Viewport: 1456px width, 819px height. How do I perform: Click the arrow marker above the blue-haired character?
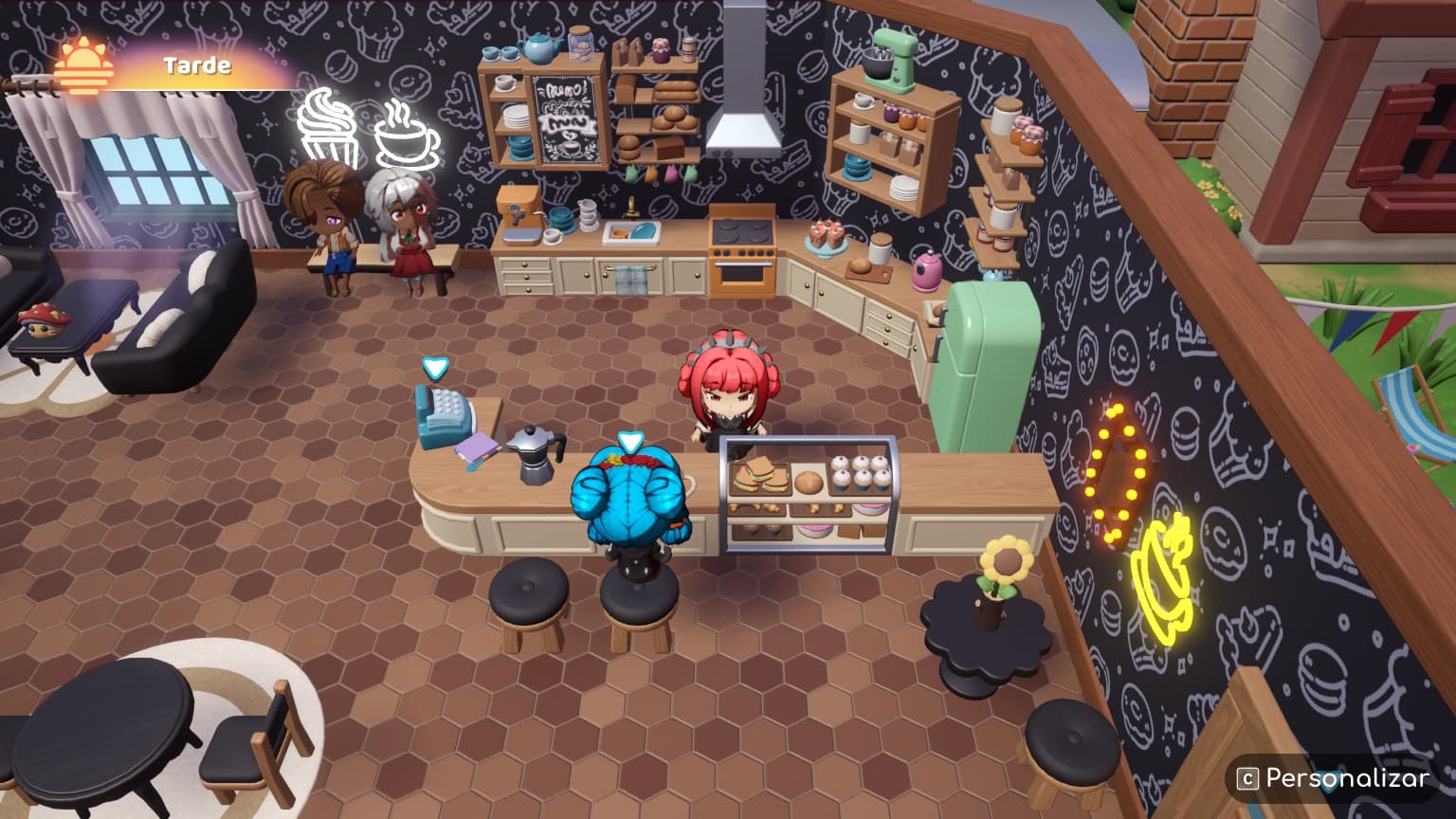tap(630, 441)
